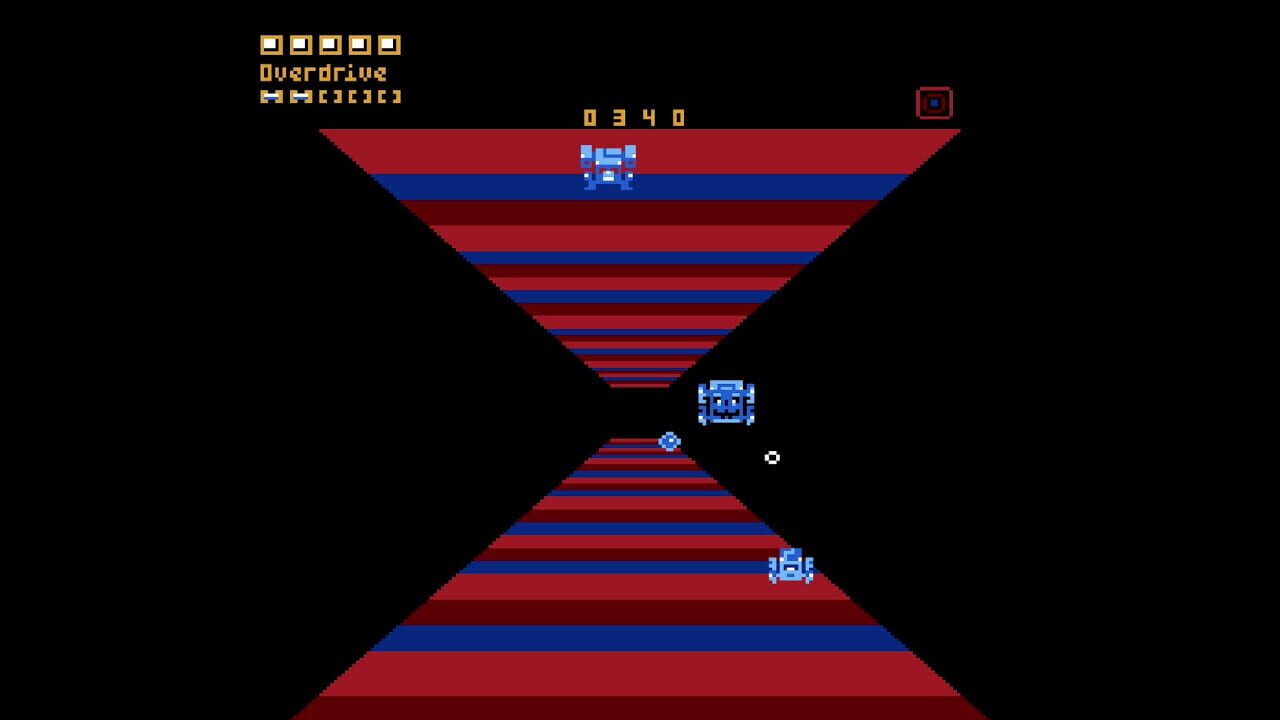Select the first weapon slot icon
The width and height of the screenshot is (1280, 720).
point(270,44)
